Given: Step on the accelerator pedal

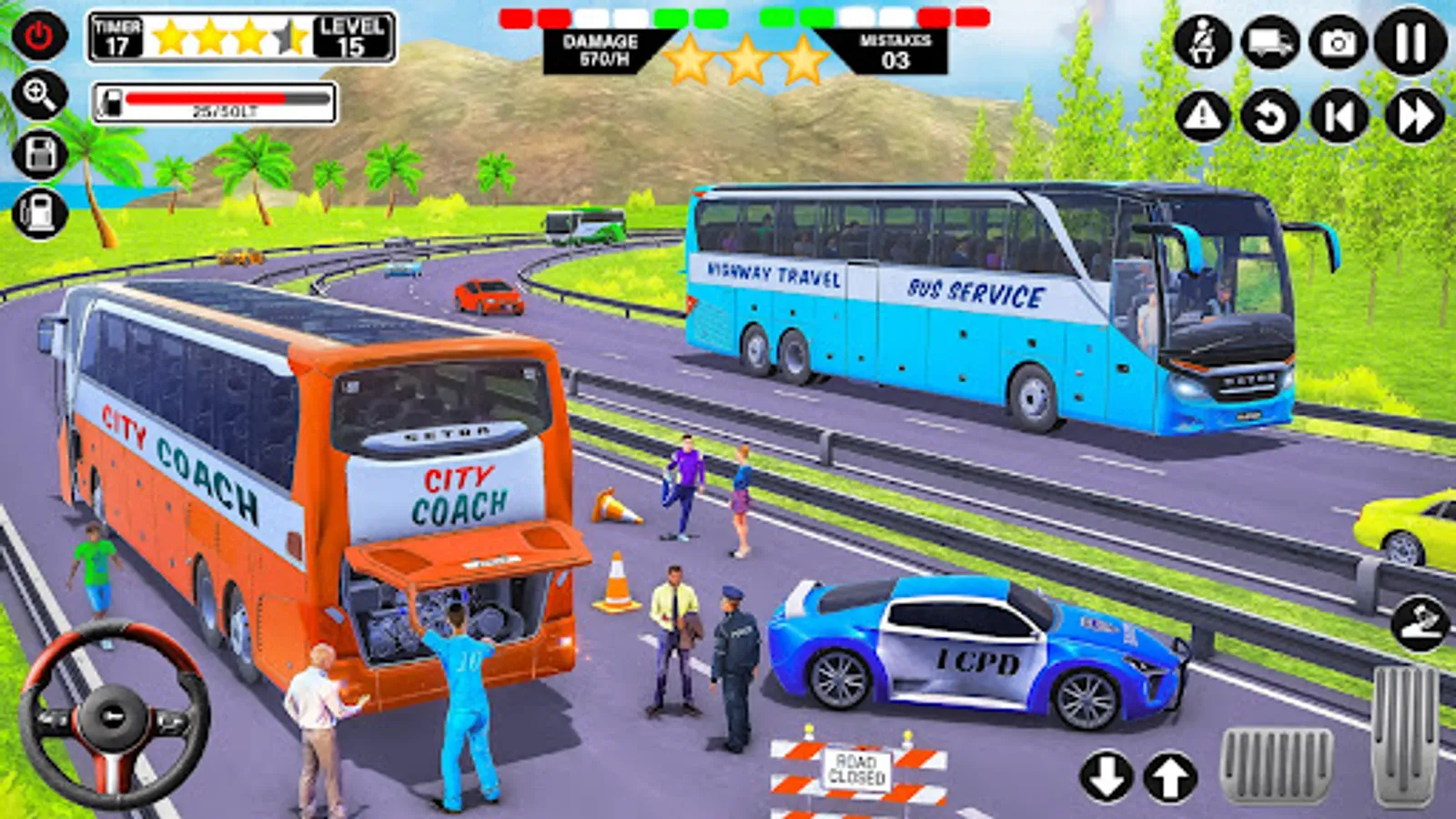Looking at the screenshot, I should pyautogui.click(x=1405, y=735).
